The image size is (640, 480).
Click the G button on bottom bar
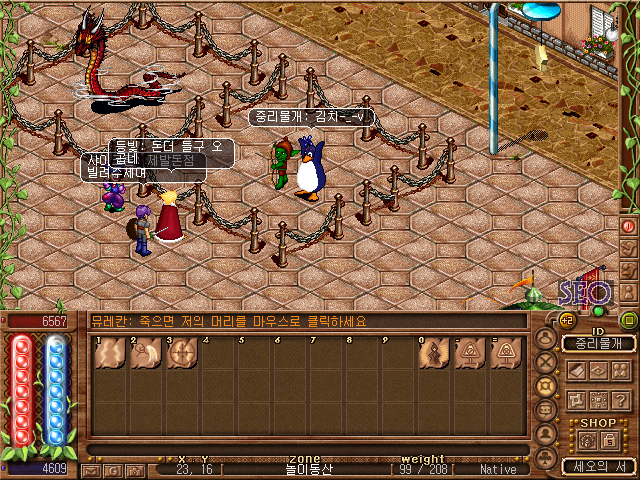point(114,469)
